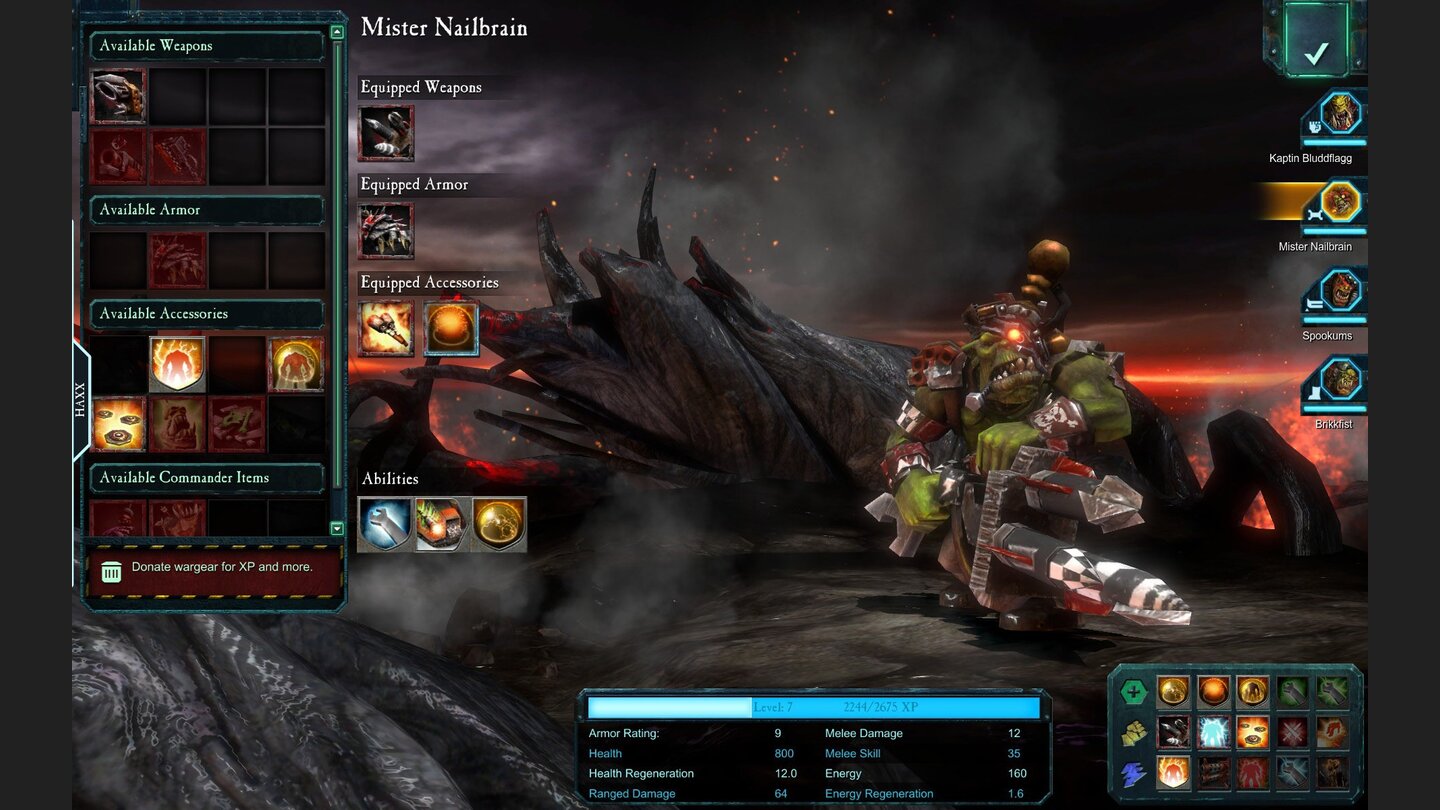Click the flaming figure accessory in Available Accessories

tap(178, 364)
